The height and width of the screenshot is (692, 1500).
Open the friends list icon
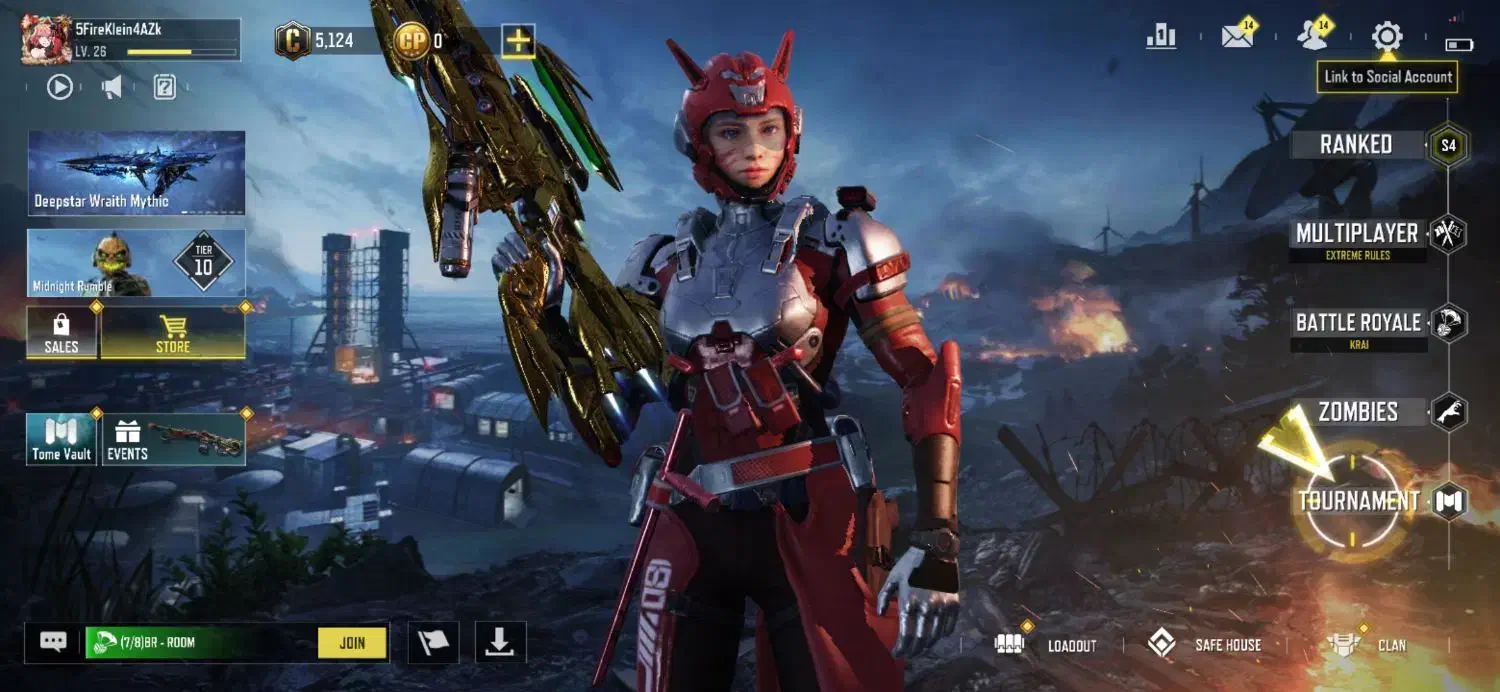1312,37
